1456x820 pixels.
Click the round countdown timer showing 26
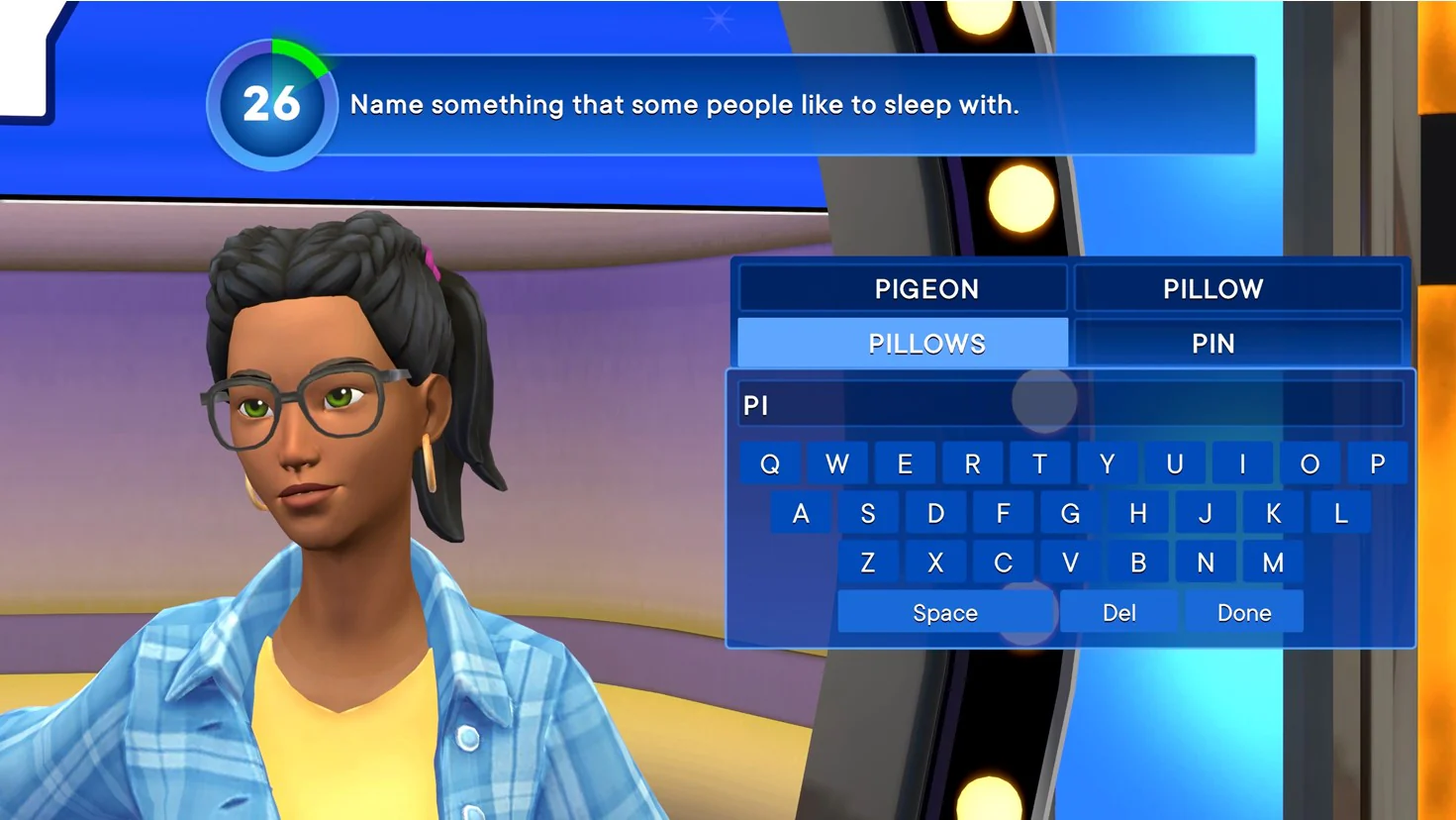tap(270, 104)
